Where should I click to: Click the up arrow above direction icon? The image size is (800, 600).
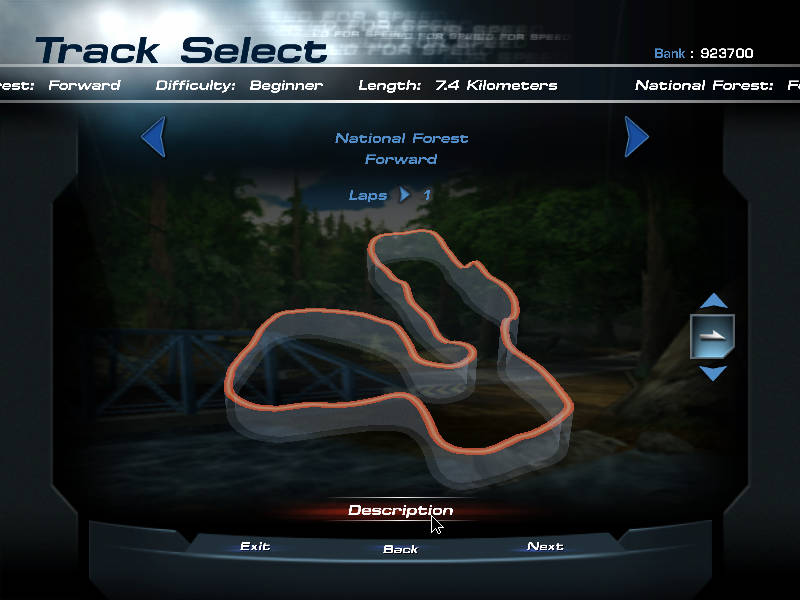(712, 300)
